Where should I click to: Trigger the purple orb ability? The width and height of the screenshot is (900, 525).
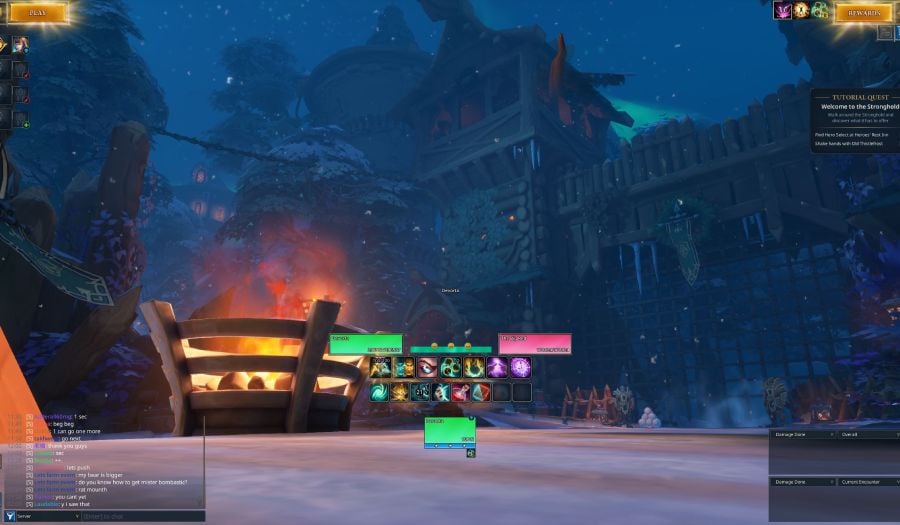[x=520, y=367]
